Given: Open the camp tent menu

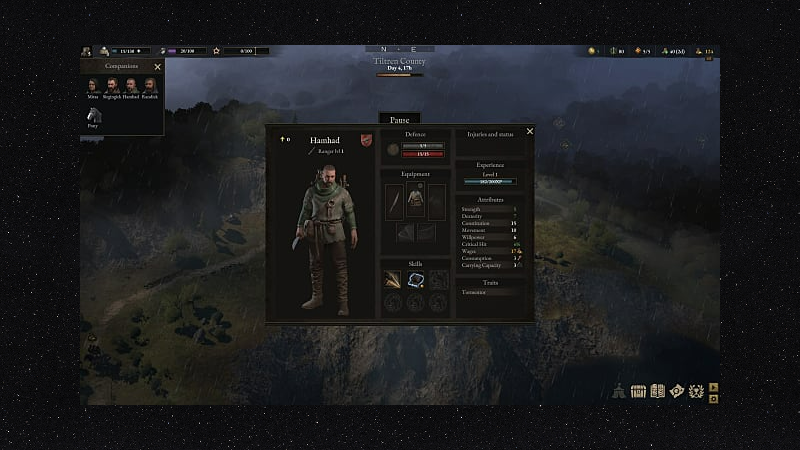Looking at the screenshot, I should (x=620, y=390).
